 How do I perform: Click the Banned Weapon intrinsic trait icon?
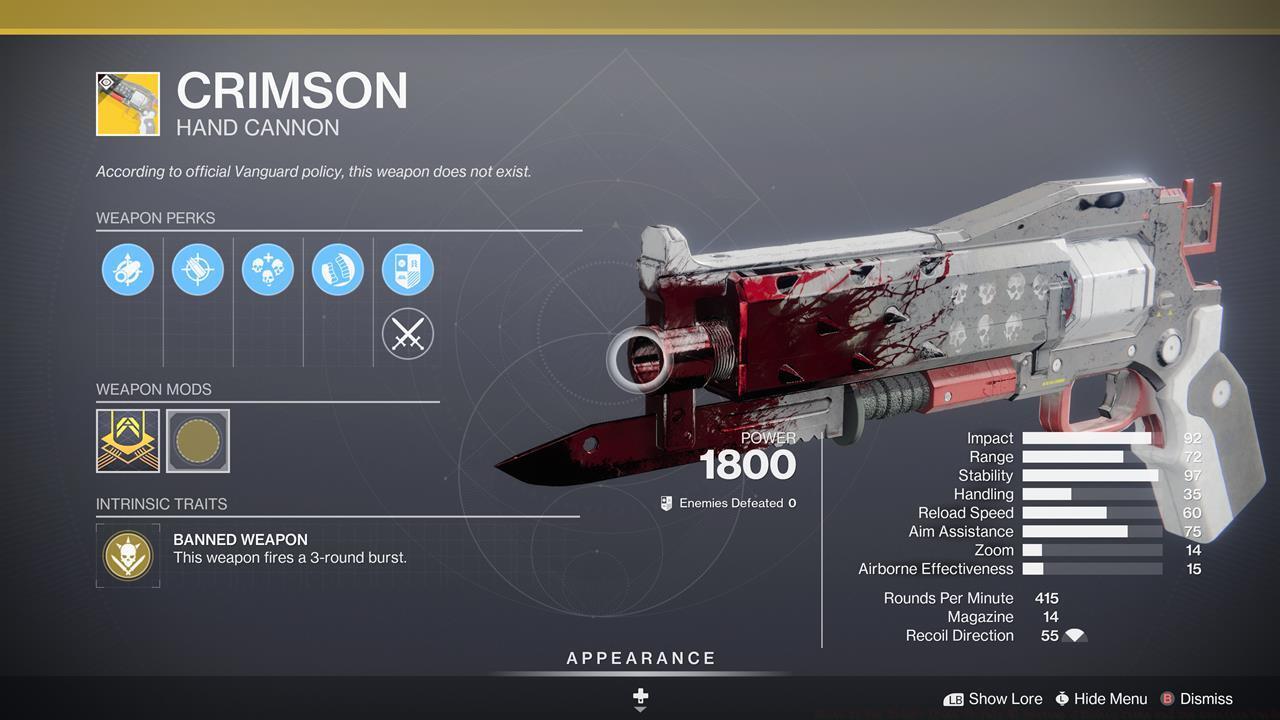[128, 553]
